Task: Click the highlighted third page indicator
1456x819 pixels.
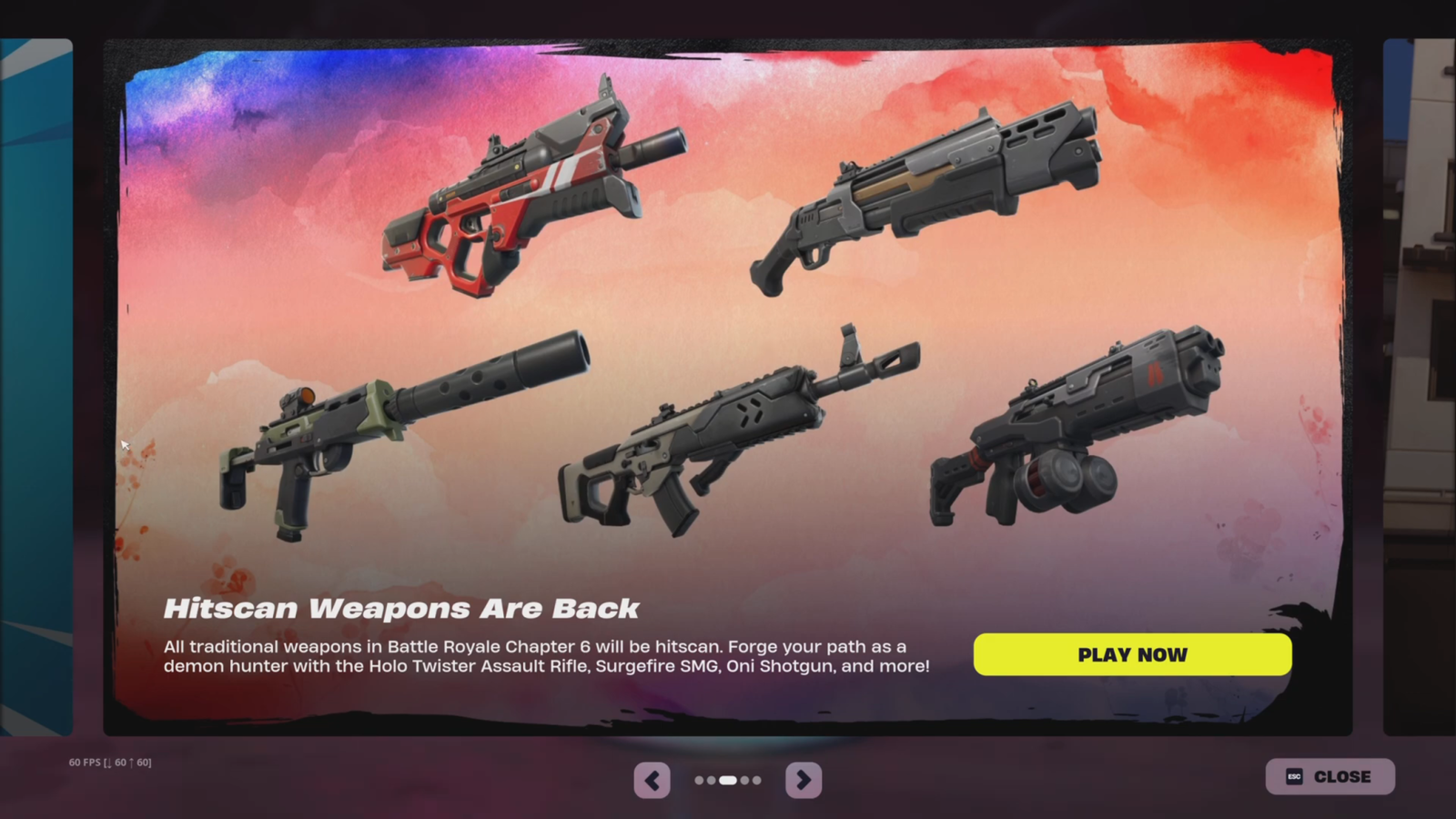Action: click(x=728, y=780)
